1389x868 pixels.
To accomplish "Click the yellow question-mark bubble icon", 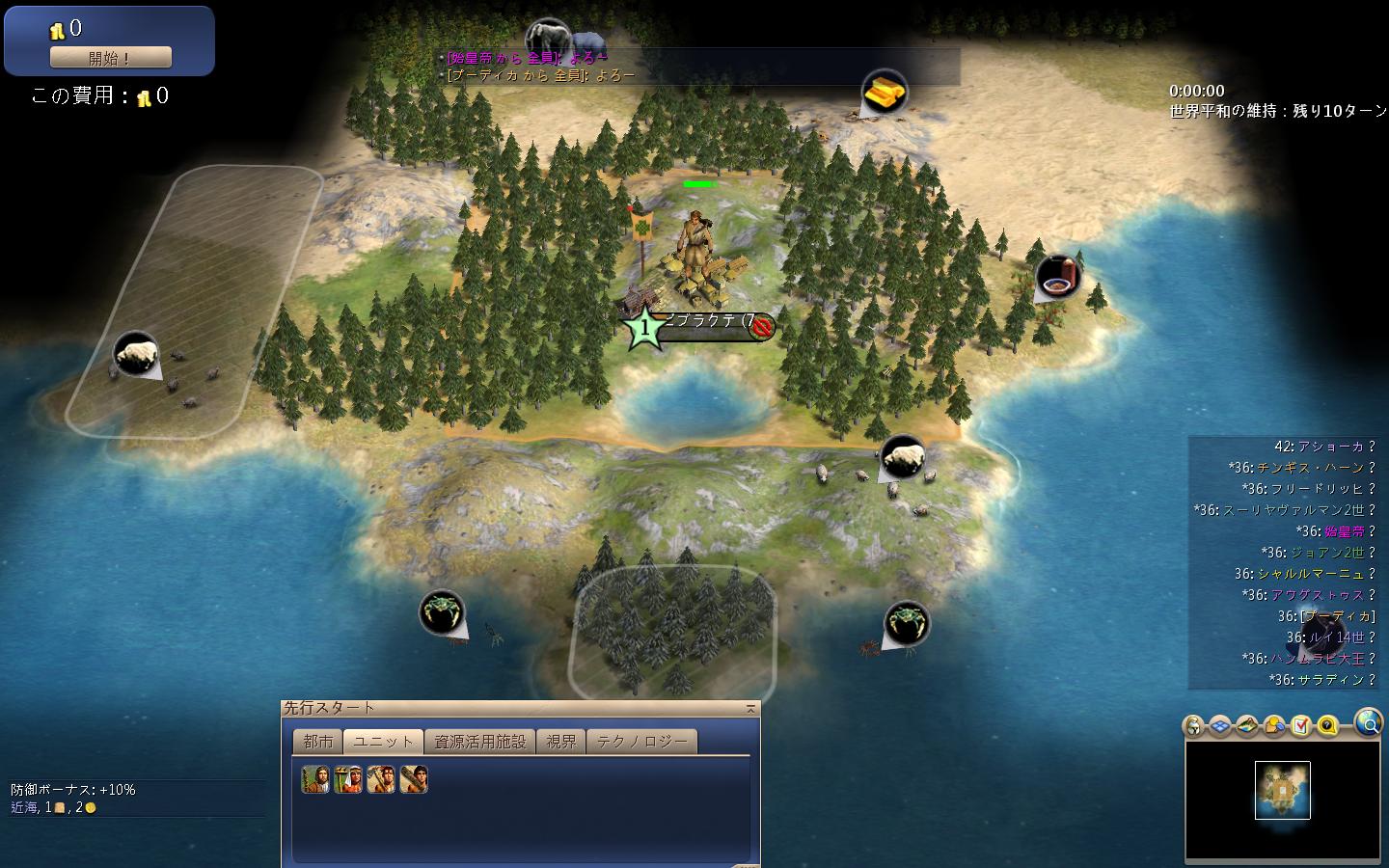I will (1327, 725).
